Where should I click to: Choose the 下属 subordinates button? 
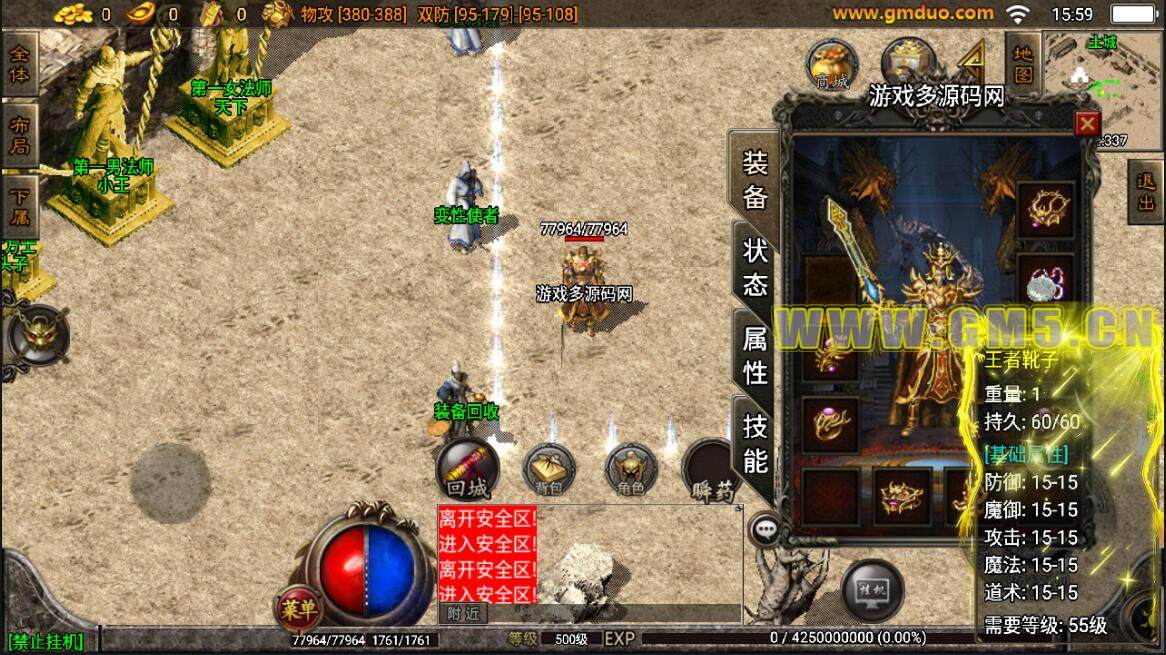(x=19, y=205)
